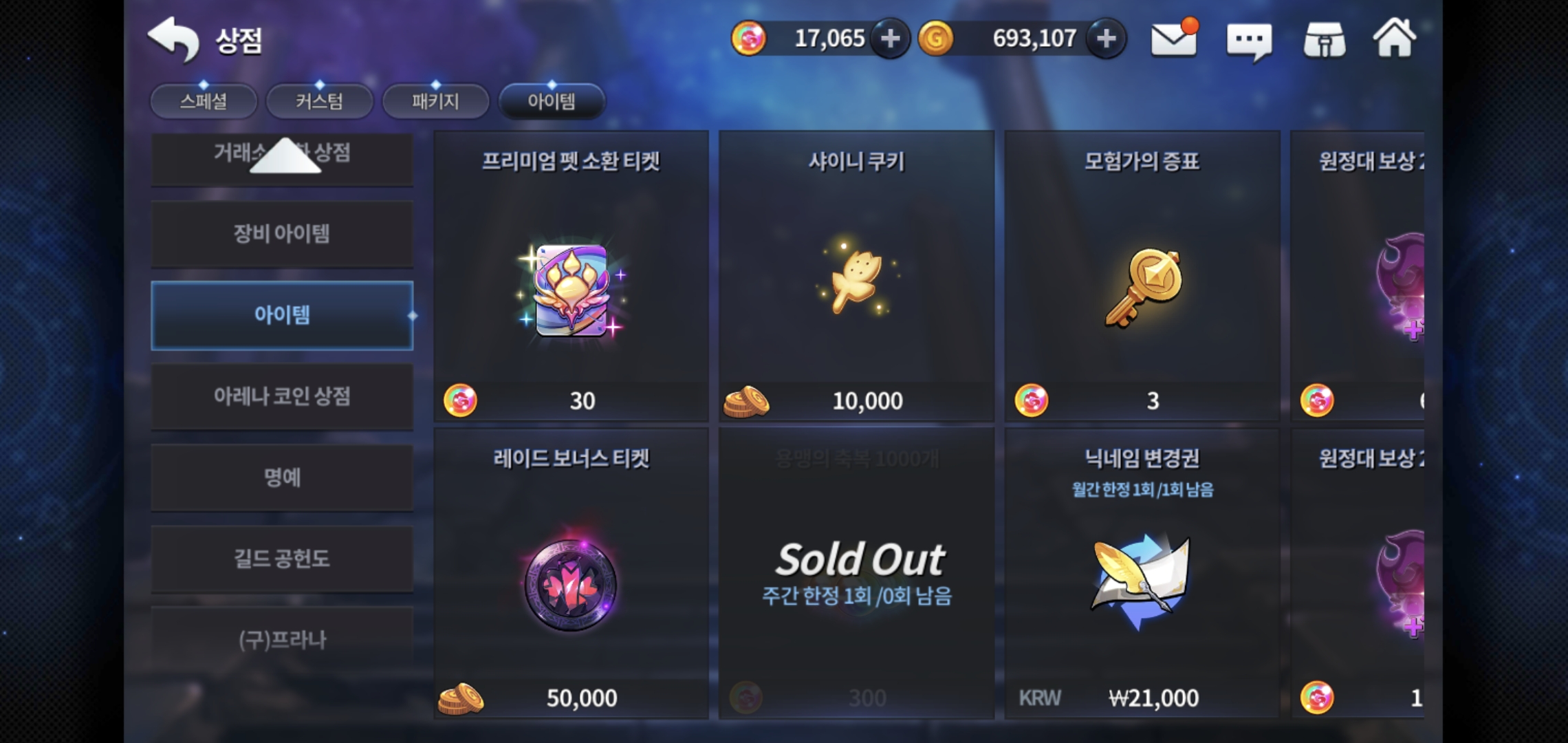Select the 아이템 category in the sidebar
The height and width of the screenshot is (743, 1568).
click(282, 315)
